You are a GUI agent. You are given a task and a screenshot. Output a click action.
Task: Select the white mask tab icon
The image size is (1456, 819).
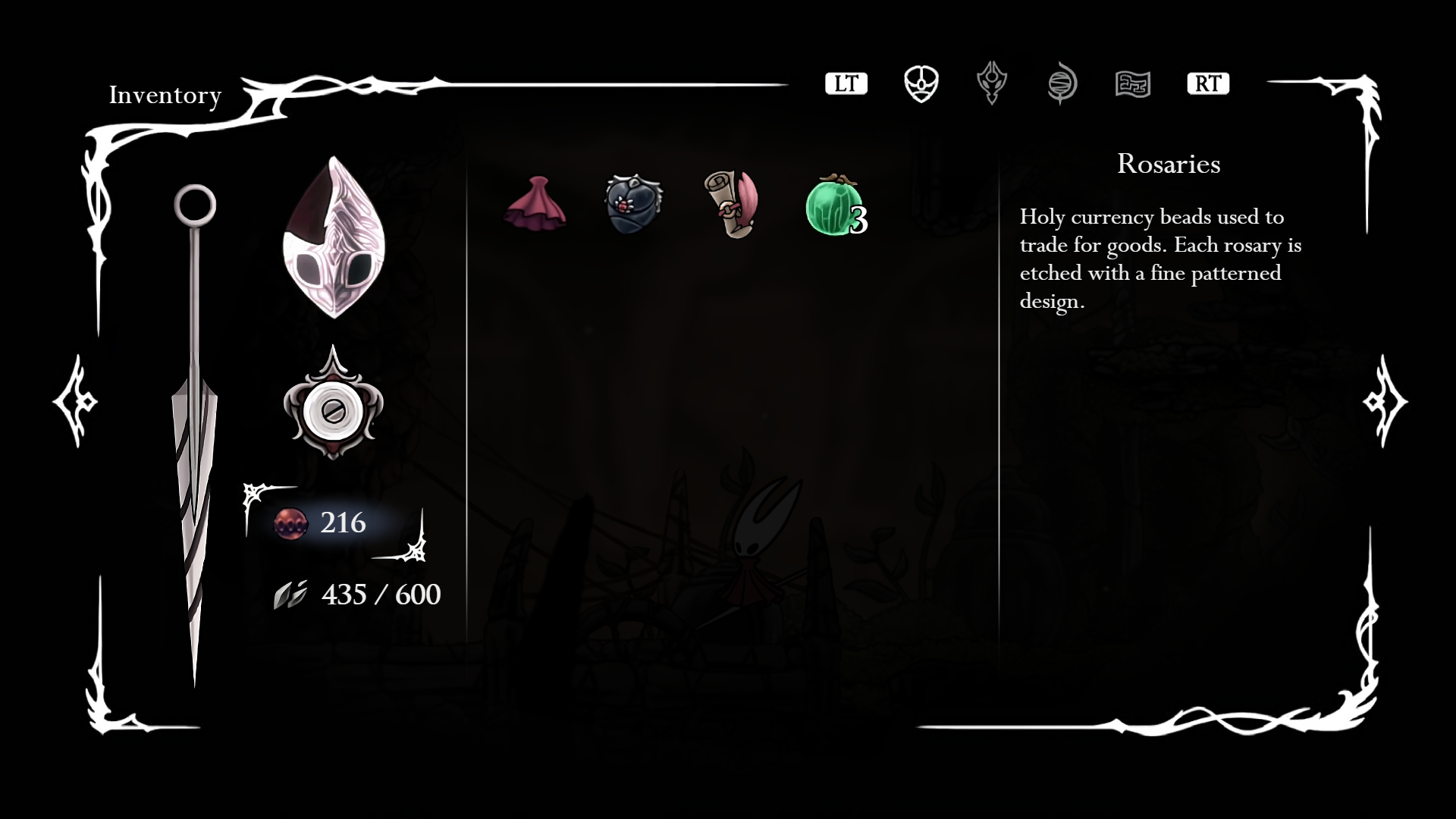coord(921,83)
